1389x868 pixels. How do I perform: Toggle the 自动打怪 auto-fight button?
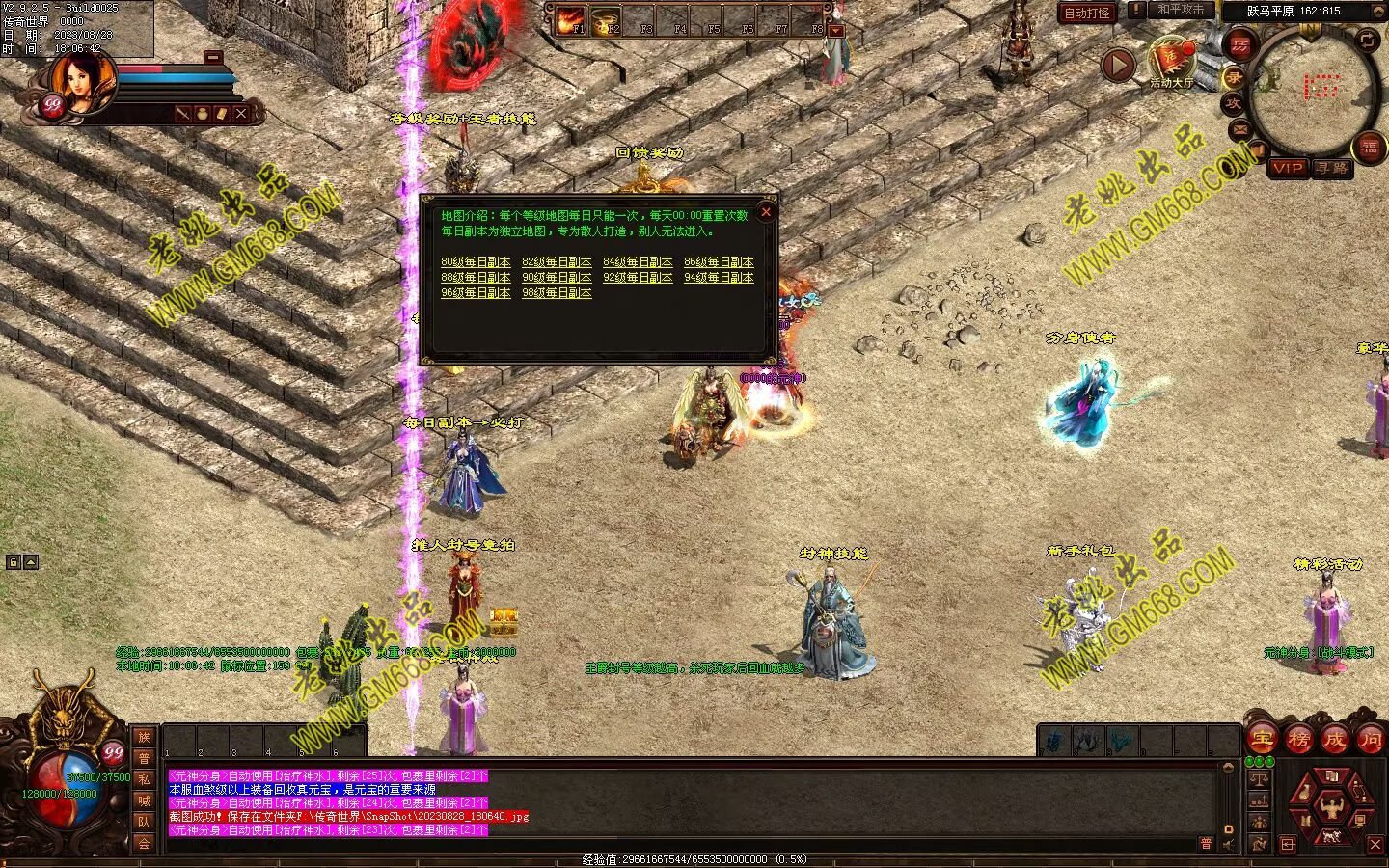point(1087,13)
